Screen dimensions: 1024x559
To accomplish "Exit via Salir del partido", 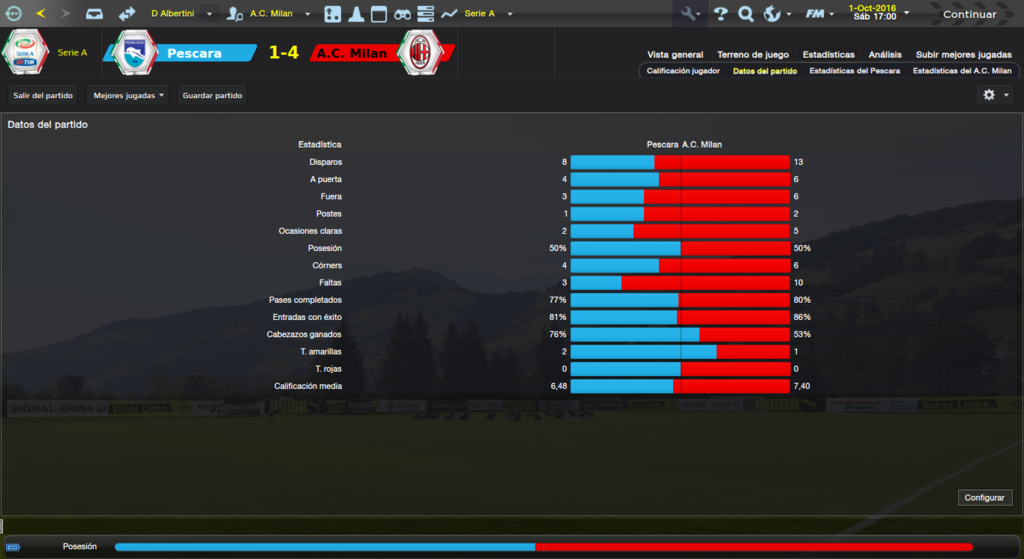I will [44, 95].
